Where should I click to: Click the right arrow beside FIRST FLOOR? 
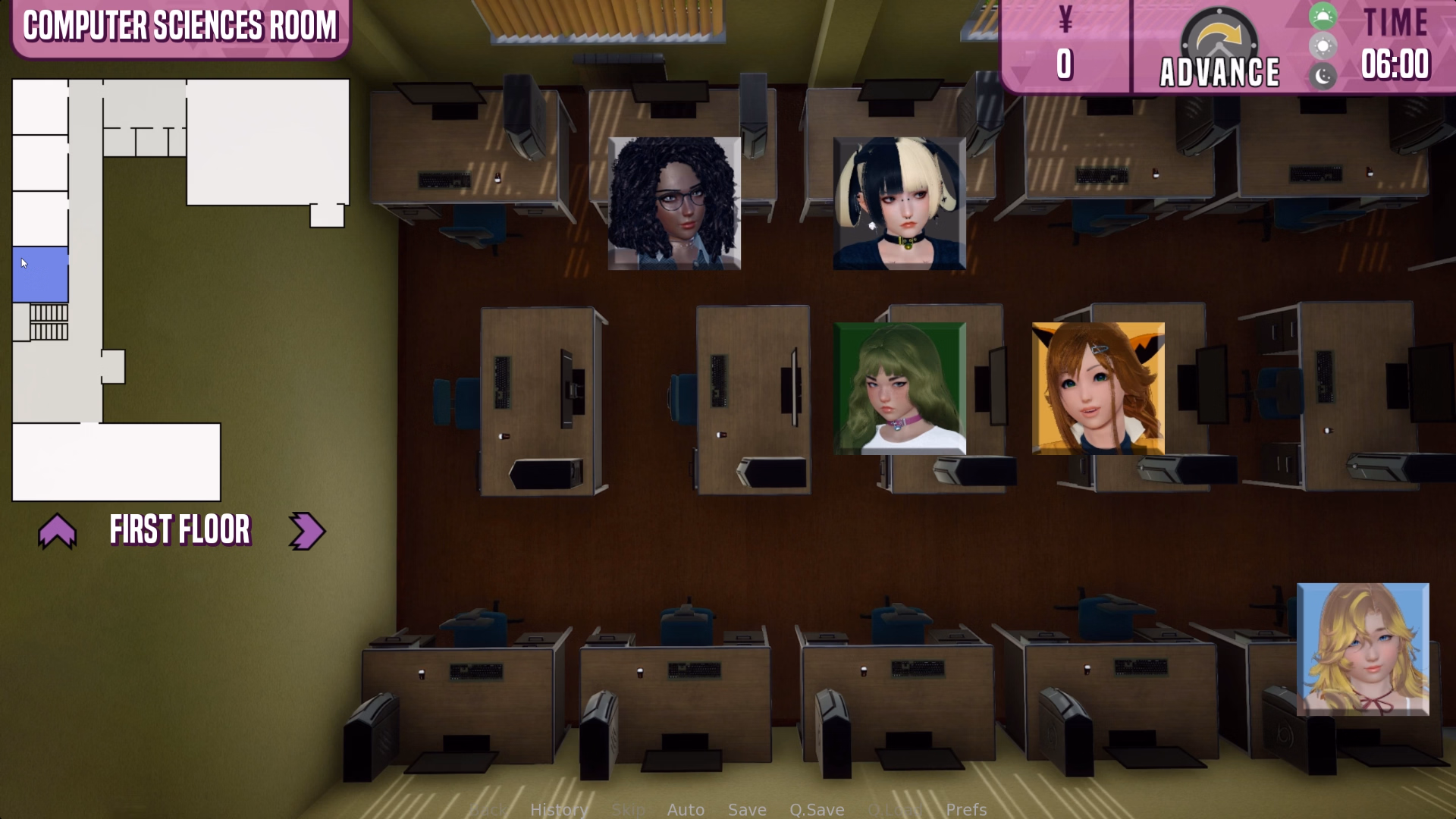(x=306, y=531)
